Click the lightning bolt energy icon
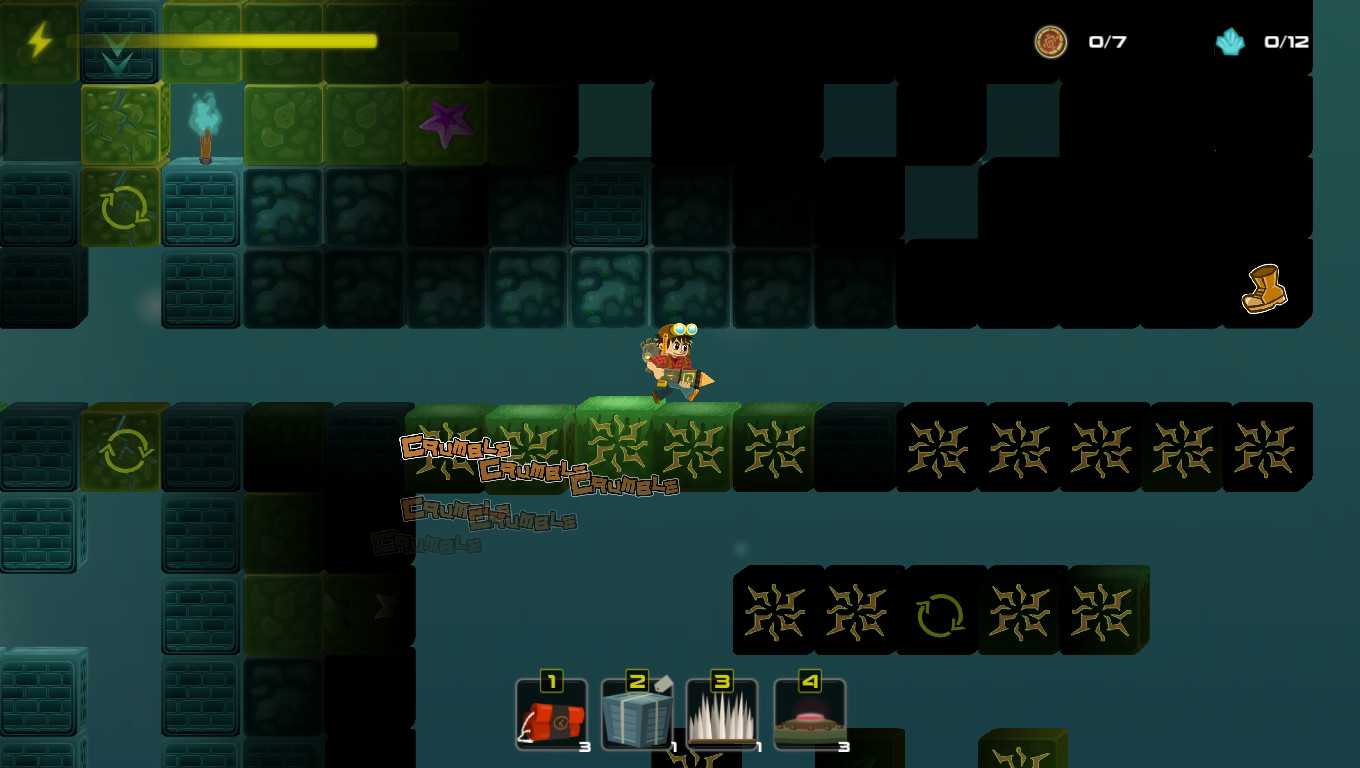The height and width of the screenshot is (768, 1360). (38, 40)
